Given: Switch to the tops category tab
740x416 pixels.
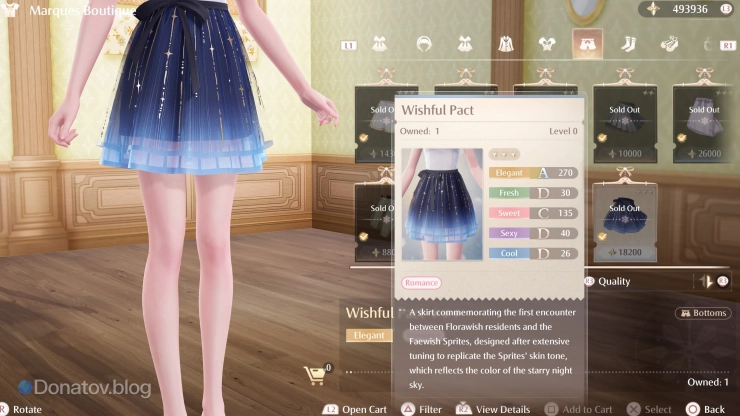Looking at the screenshot, I should [546, 44].
